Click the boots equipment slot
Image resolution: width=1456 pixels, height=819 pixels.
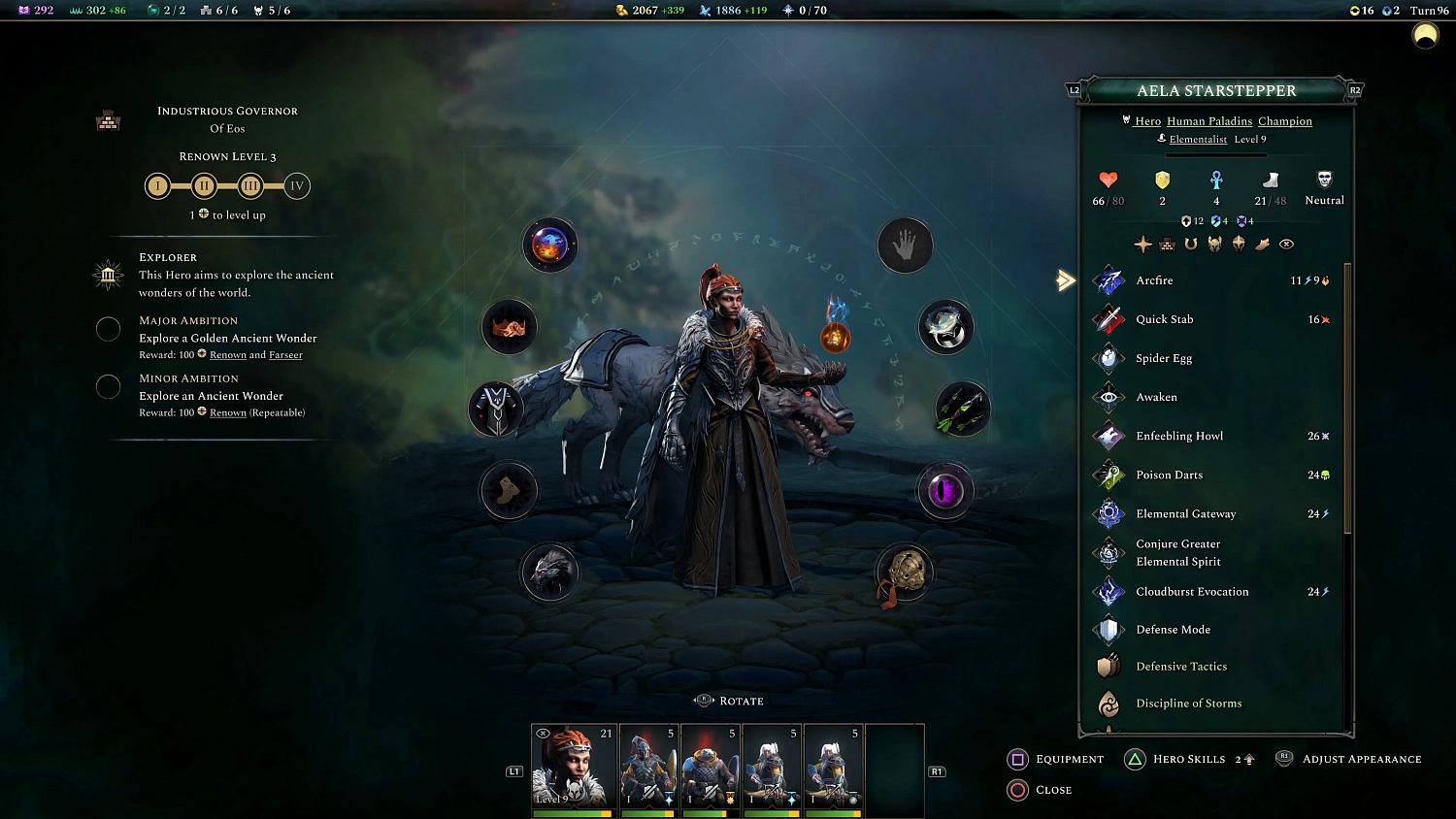point(509,491)
